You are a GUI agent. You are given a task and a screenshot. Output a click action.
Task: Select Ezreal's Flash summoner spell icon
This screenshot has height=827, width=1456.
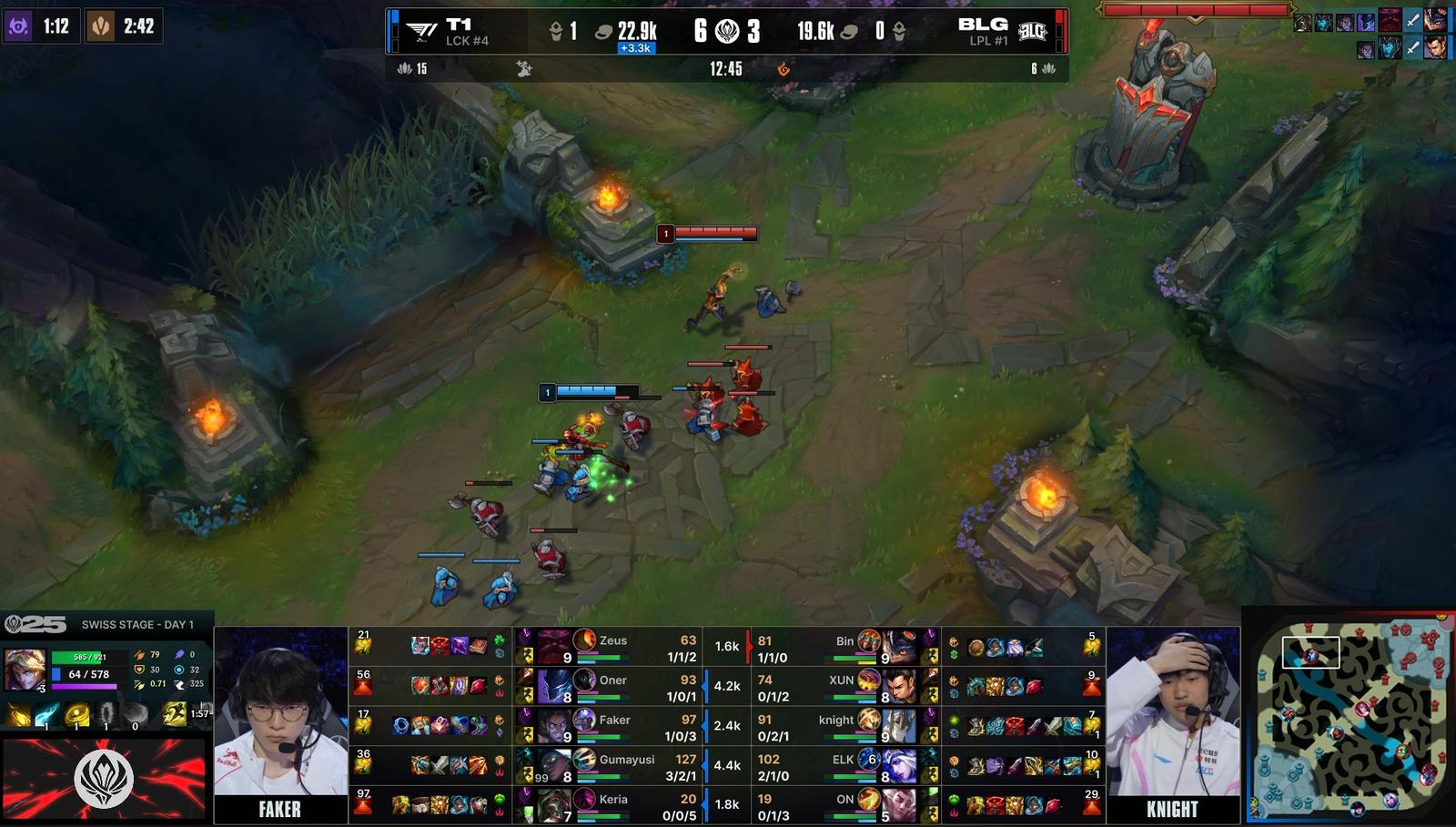[x=174, y=713]
